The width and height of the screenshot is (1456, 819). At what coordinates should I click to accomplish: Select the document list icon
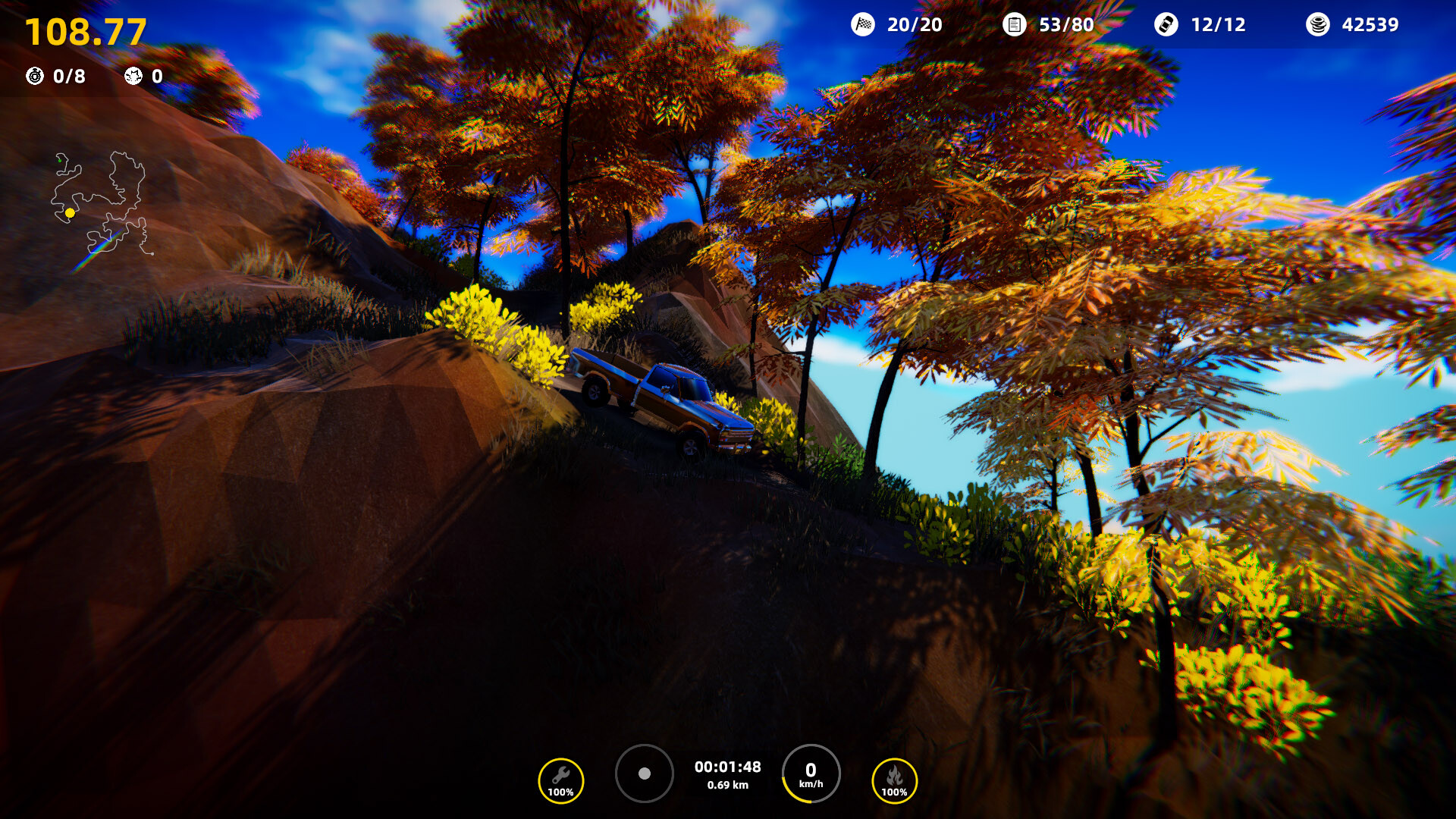[1014, 24]
